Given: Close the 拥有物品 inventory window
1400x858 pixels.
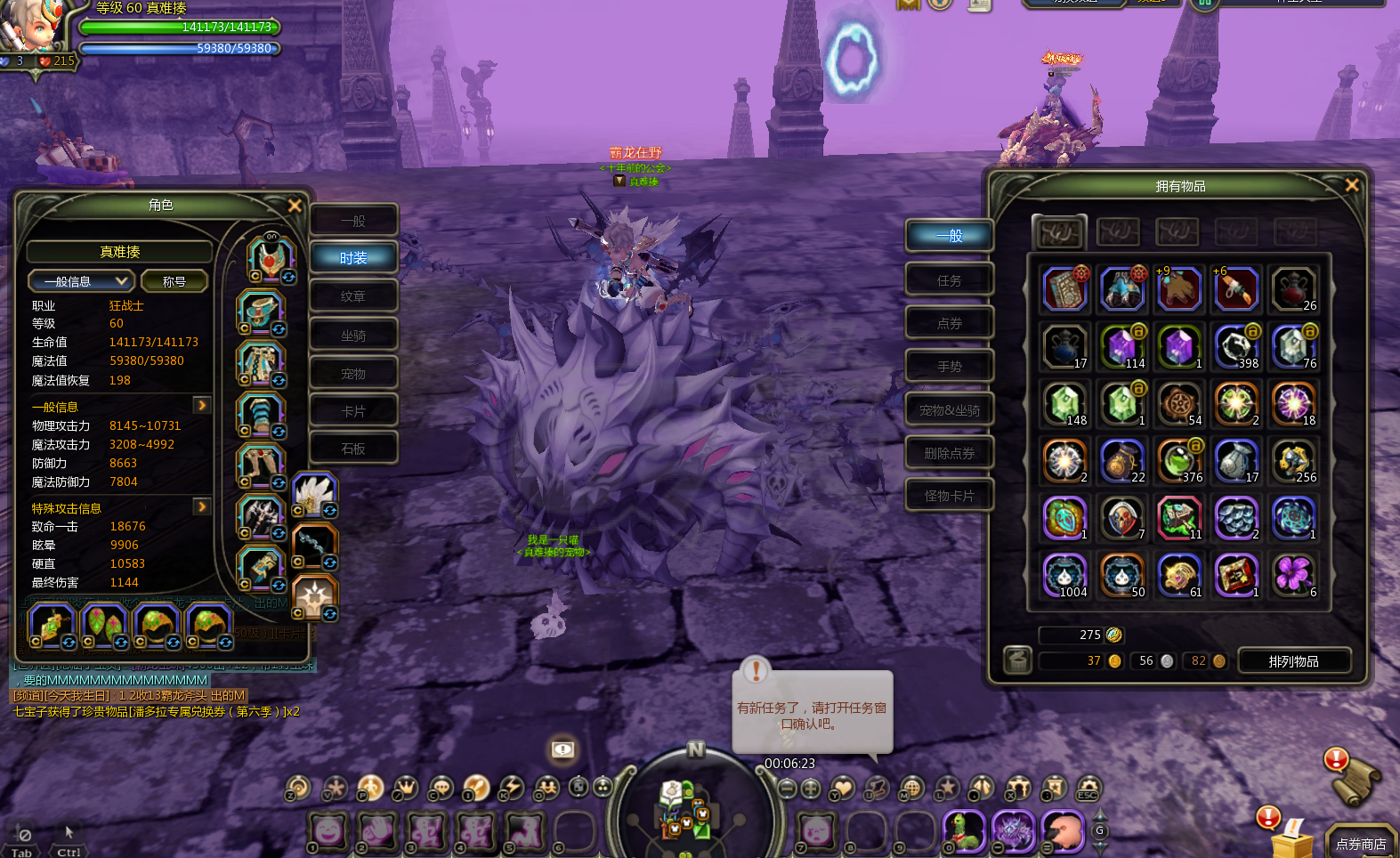Looking at the screenshot, I should 1351,185.
